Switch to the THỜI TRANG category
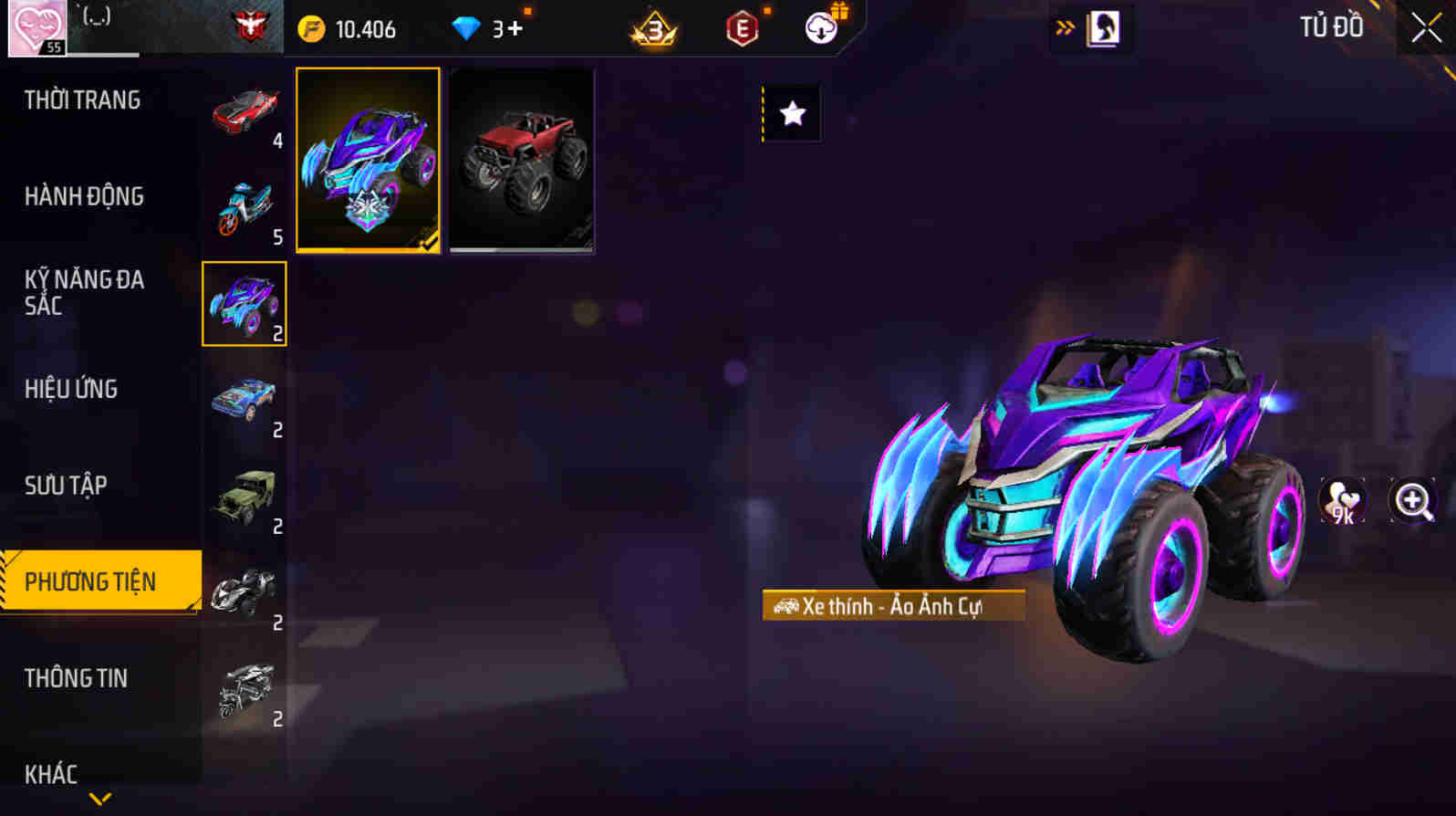This screenshot has height=816, width=1456. coord(82,100)
